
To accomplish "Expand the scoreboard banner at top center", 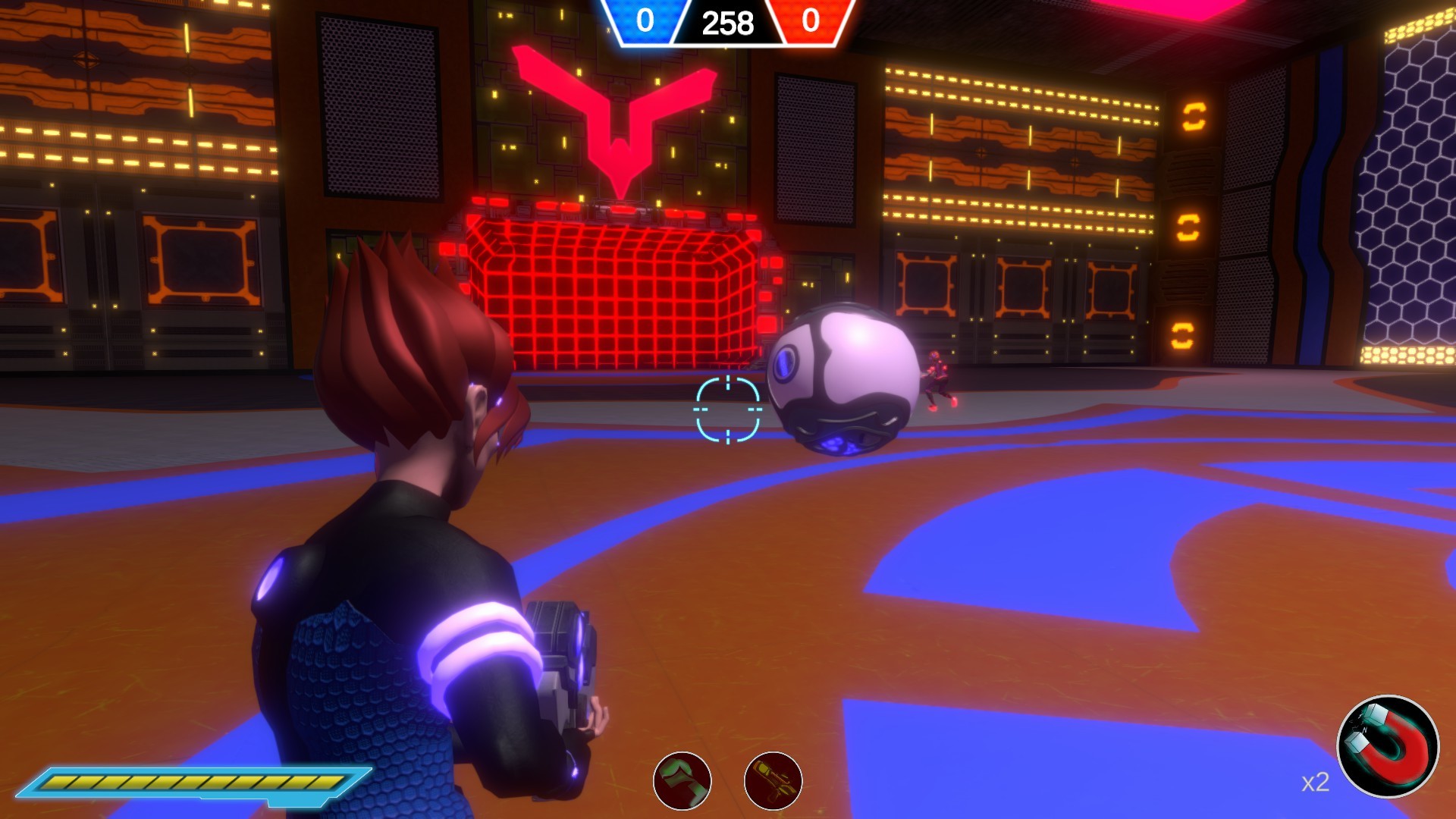I will pos(726,23).
